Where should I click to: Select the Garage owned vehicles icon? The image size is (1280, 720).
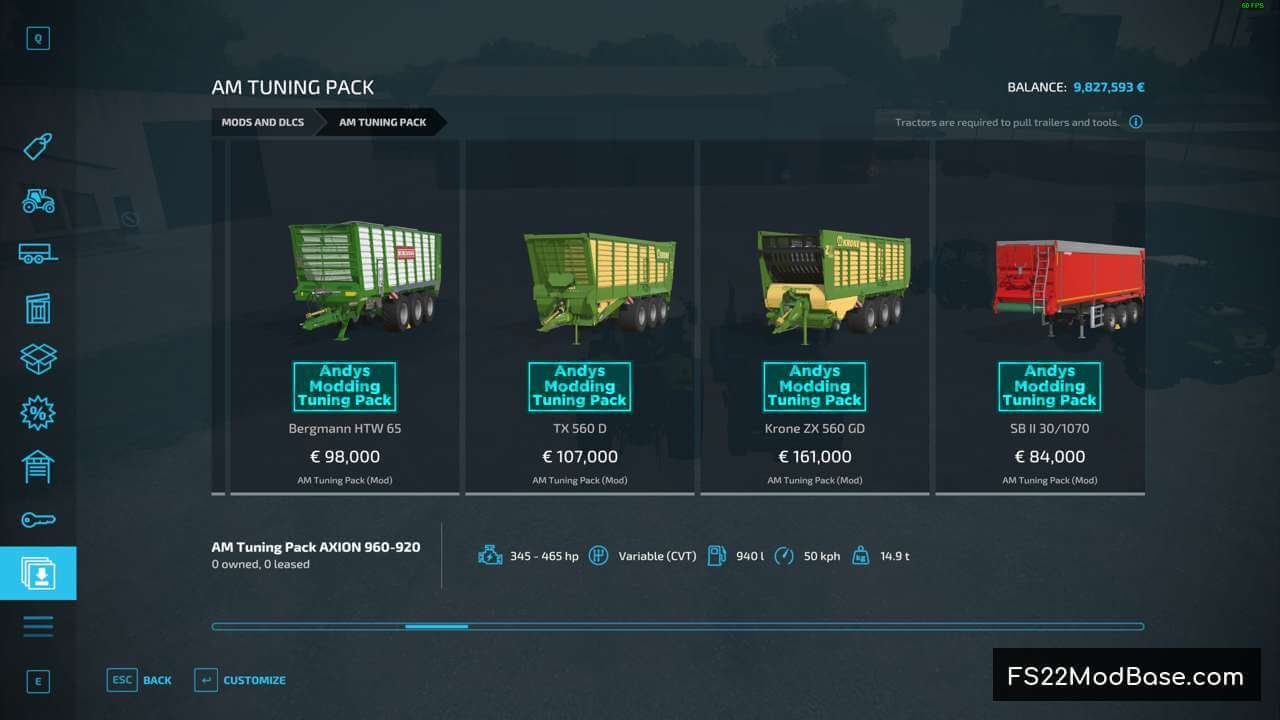point(38,466)
